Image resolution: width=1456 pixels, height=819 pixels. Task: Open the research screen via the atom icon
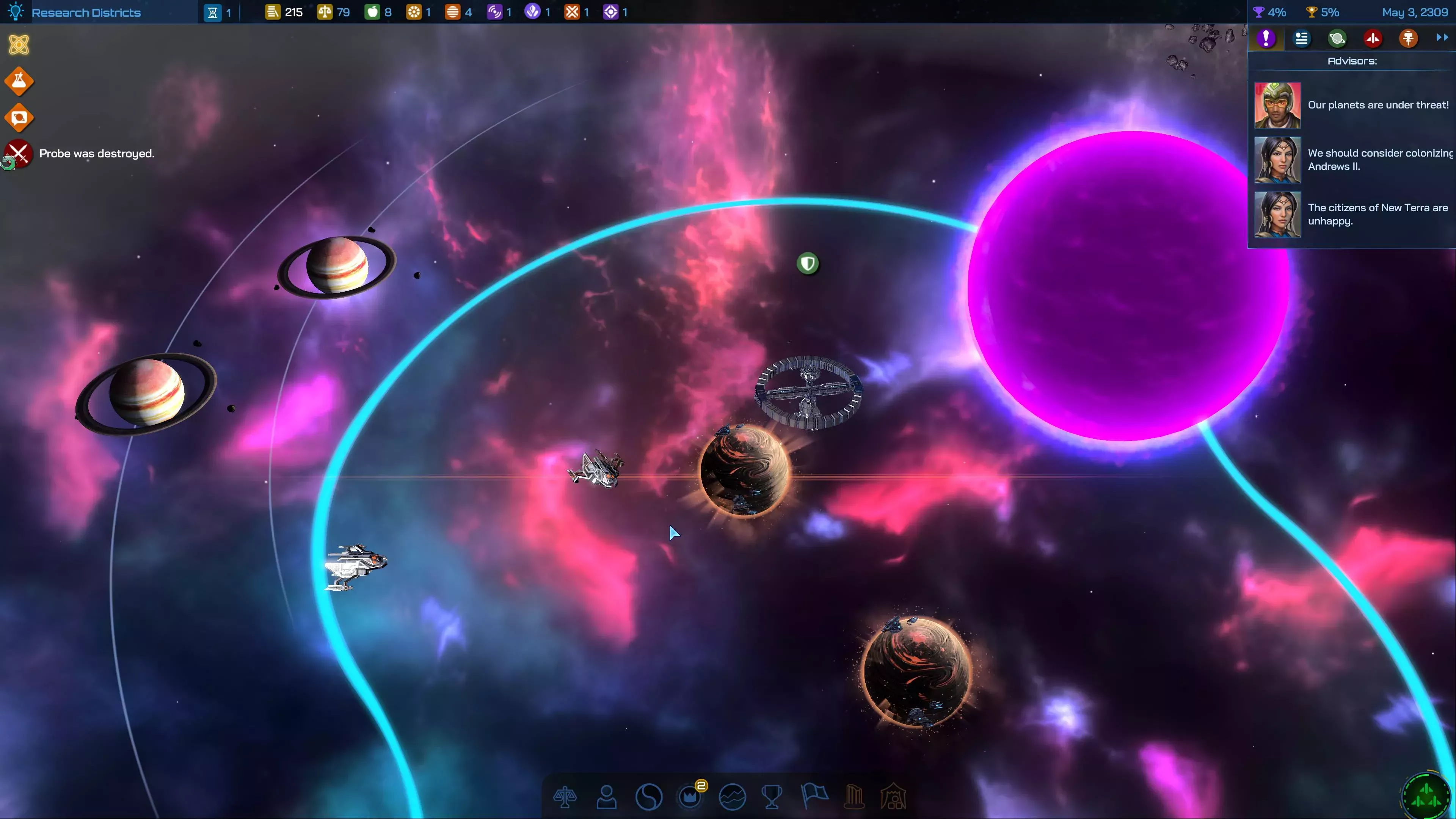[19, 45]
